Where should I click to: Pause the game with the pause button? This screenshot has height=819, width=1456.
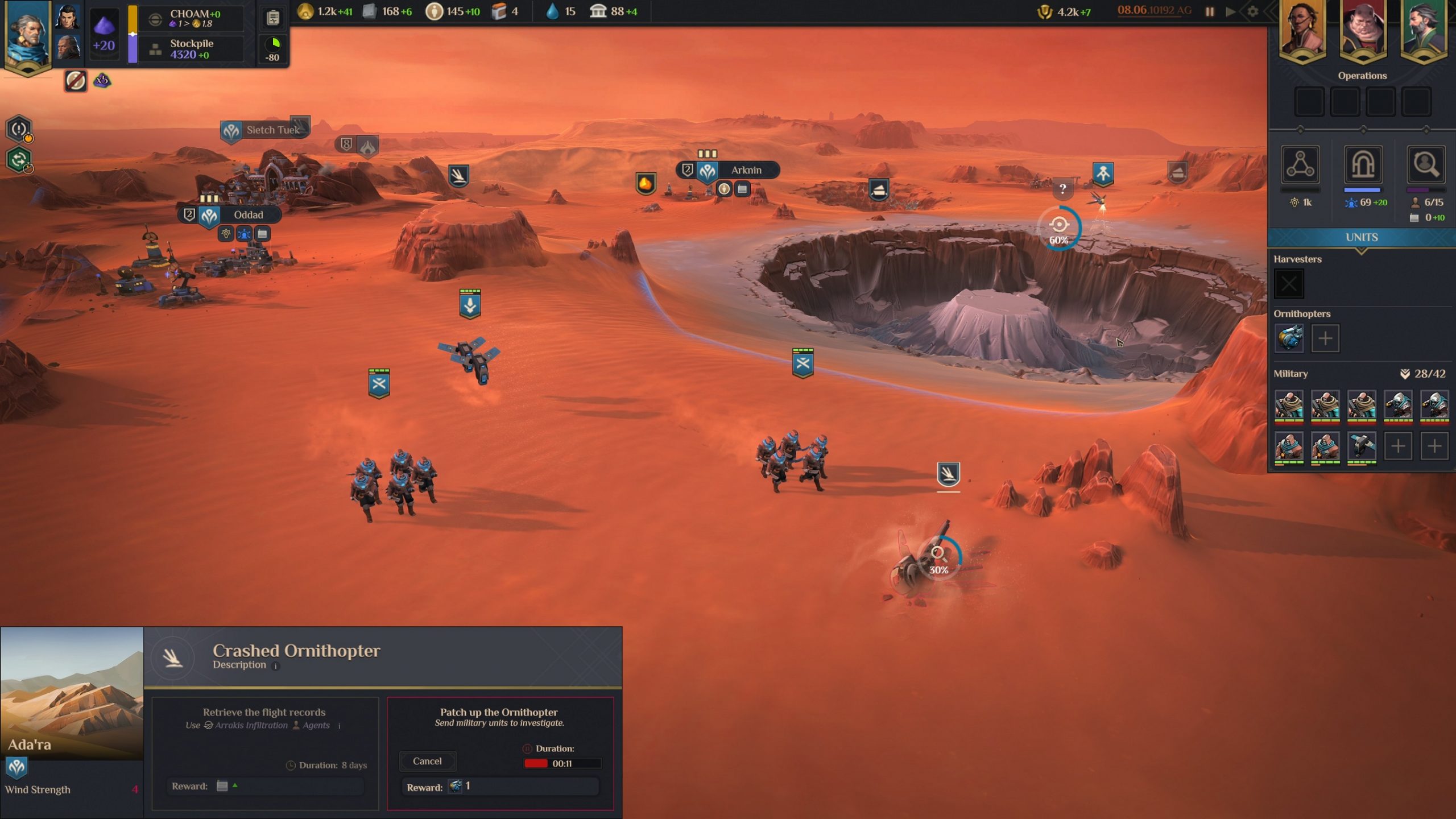(x=1210, y=11)
